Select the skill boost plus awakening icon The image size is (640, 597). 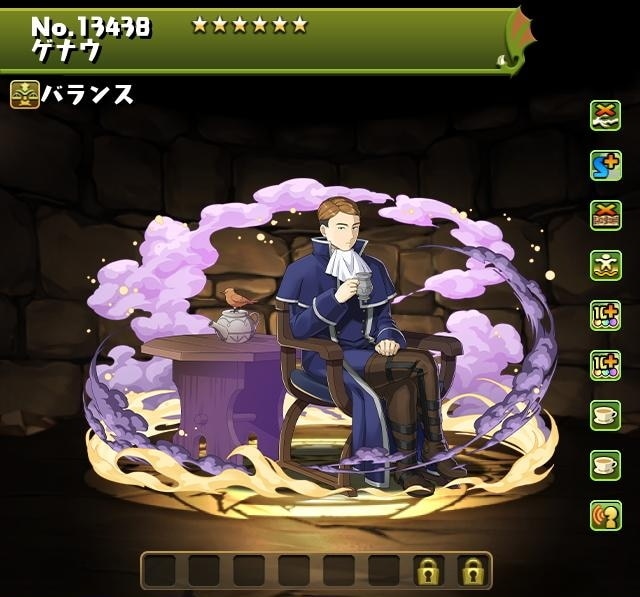click(605, 165)
